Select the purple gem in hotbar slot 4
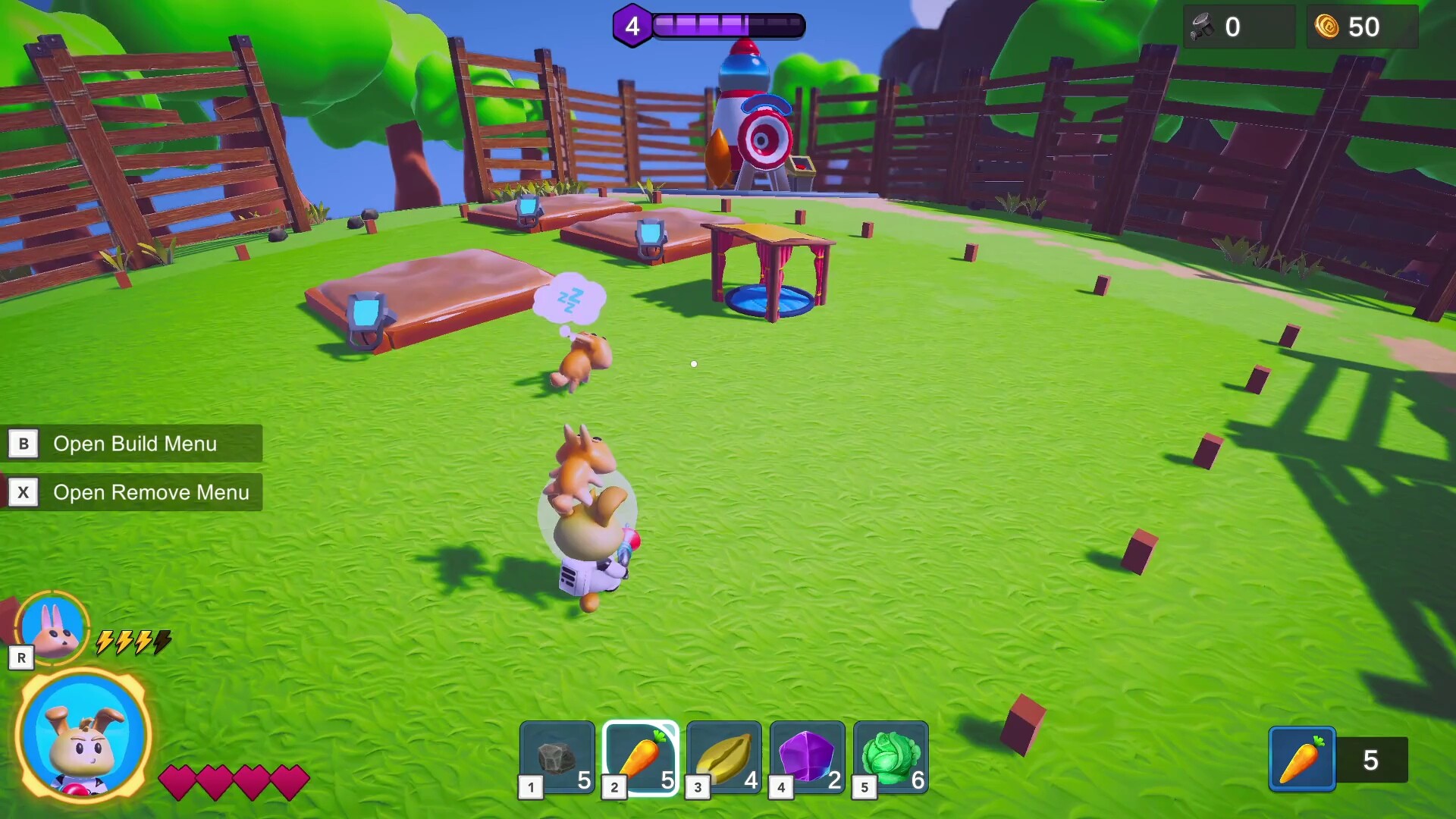Viewport: 1456px width, 819px height. (x=808, y=756)
